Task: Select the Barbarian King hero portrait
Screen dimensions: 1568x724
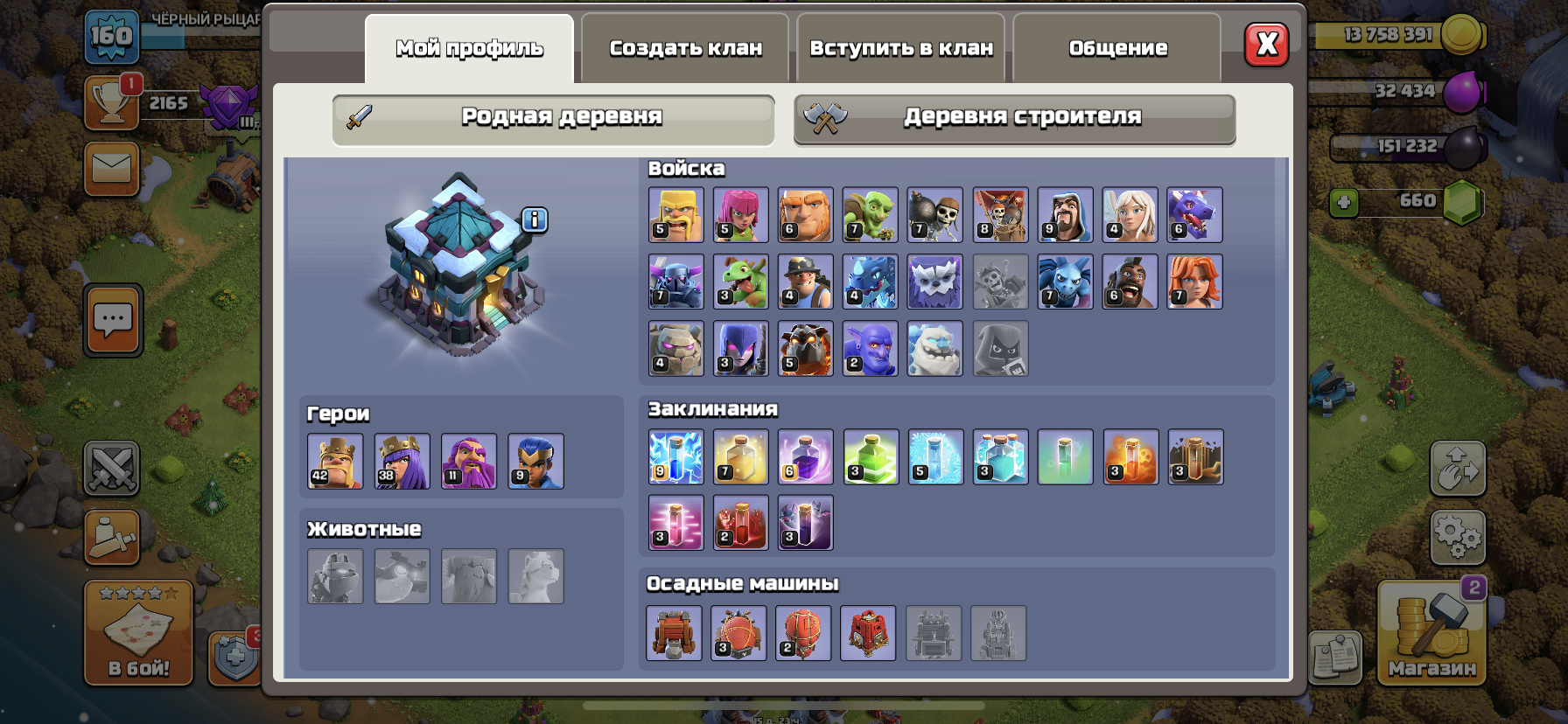Action: (x=334, y=461)
